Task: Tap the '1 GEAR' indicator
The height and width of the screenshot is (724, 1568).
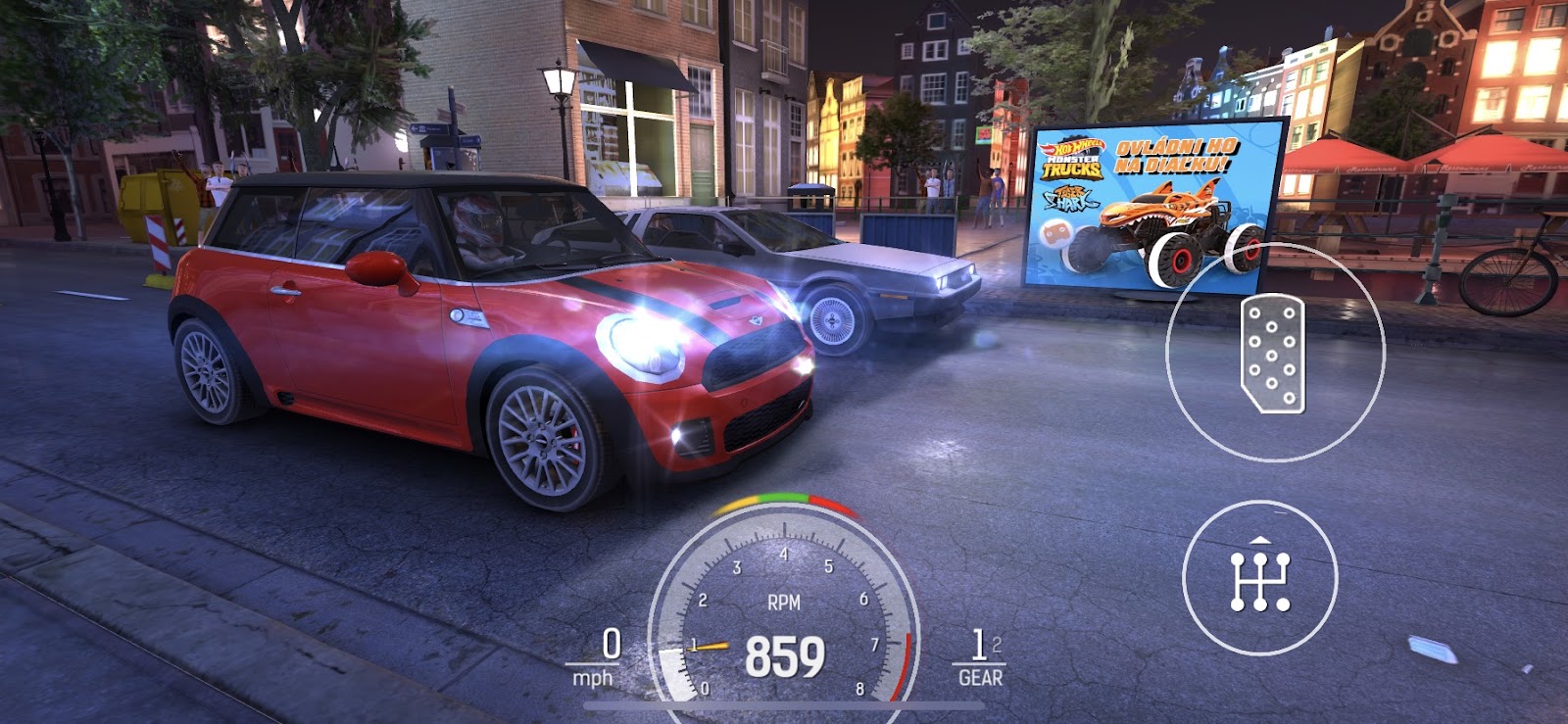Action: (x=978, y=658)
